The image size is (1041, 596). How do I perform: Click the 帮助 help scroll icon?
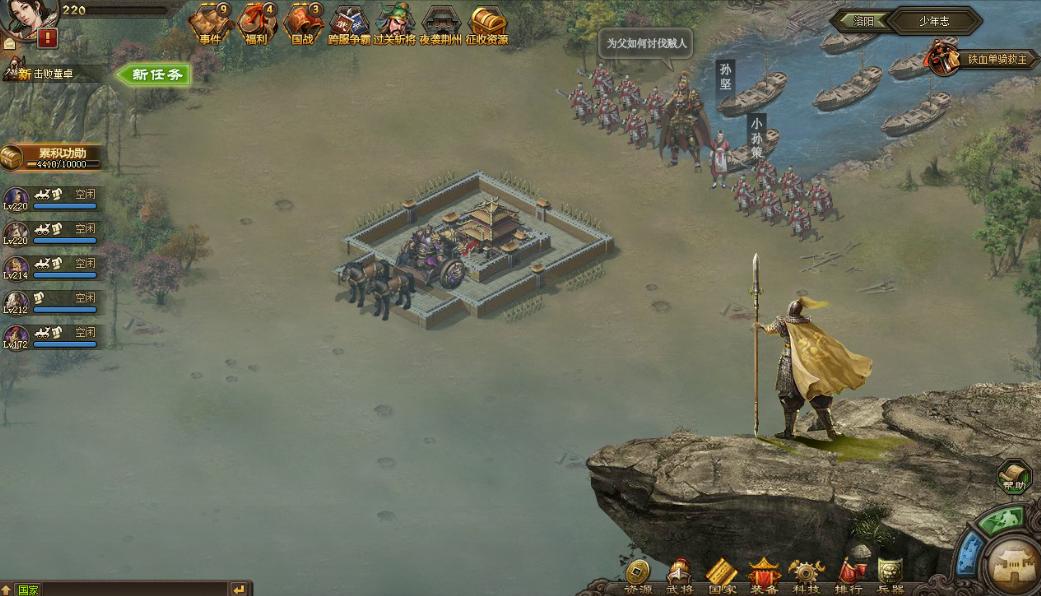pos(1013,478)
